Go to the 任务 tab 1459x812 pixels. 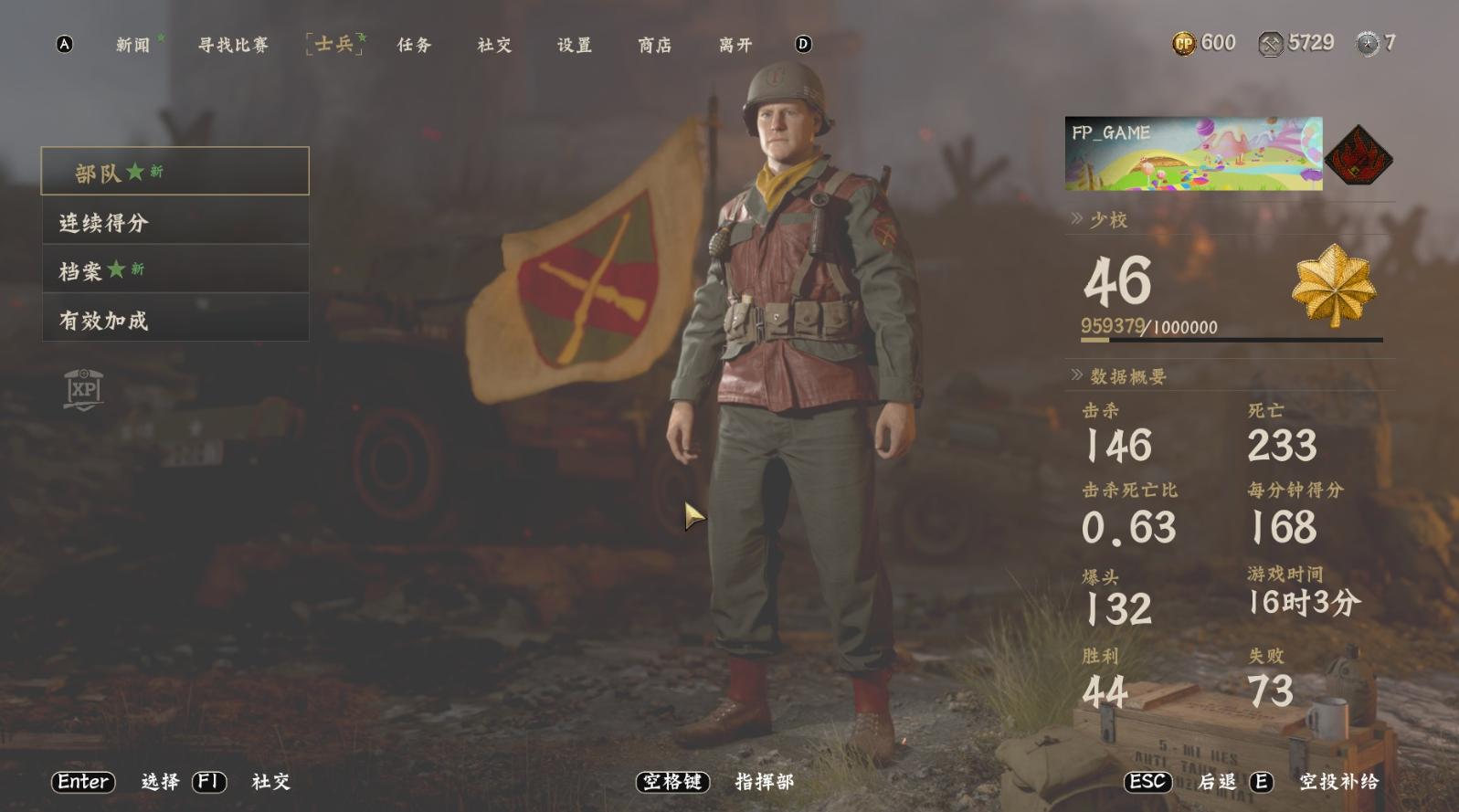(x=414, y=45)
